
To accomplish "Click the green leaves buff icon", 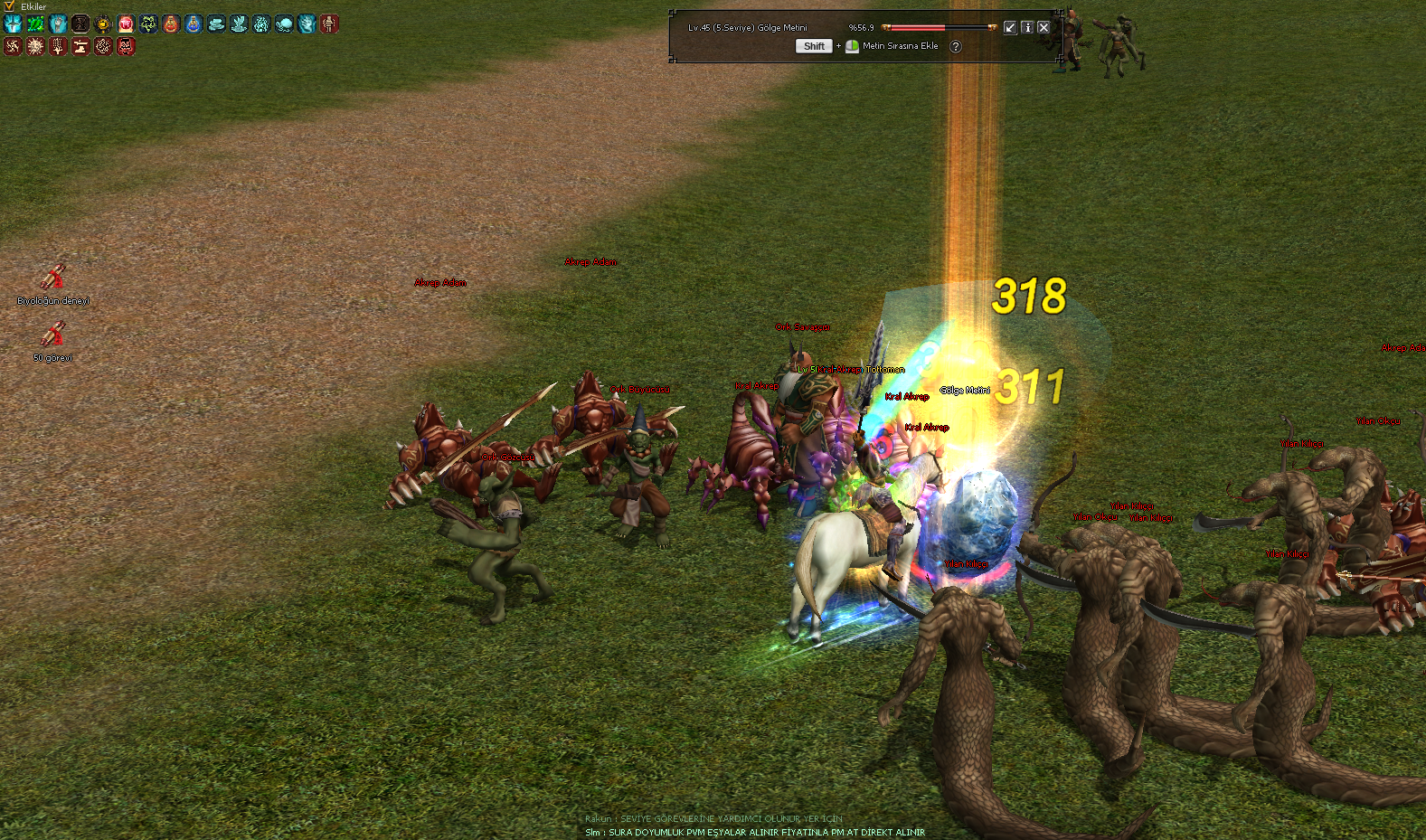I will [35, 24].
